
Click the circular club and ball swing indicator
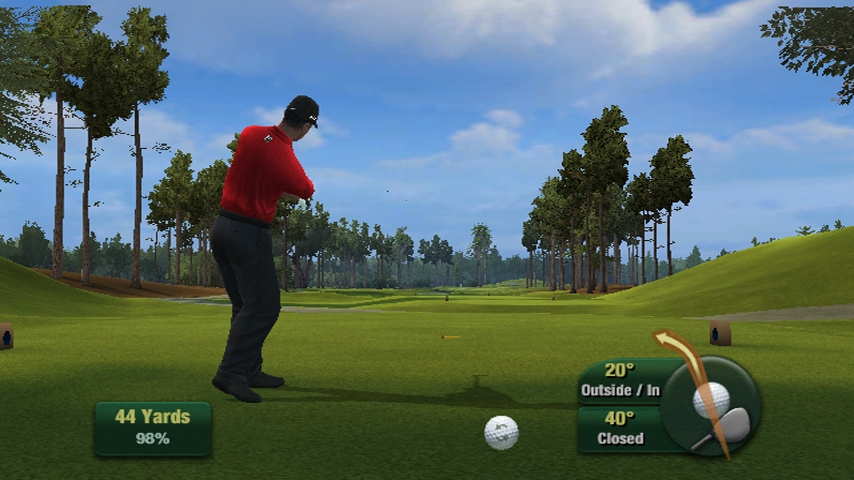click(712, 406)
